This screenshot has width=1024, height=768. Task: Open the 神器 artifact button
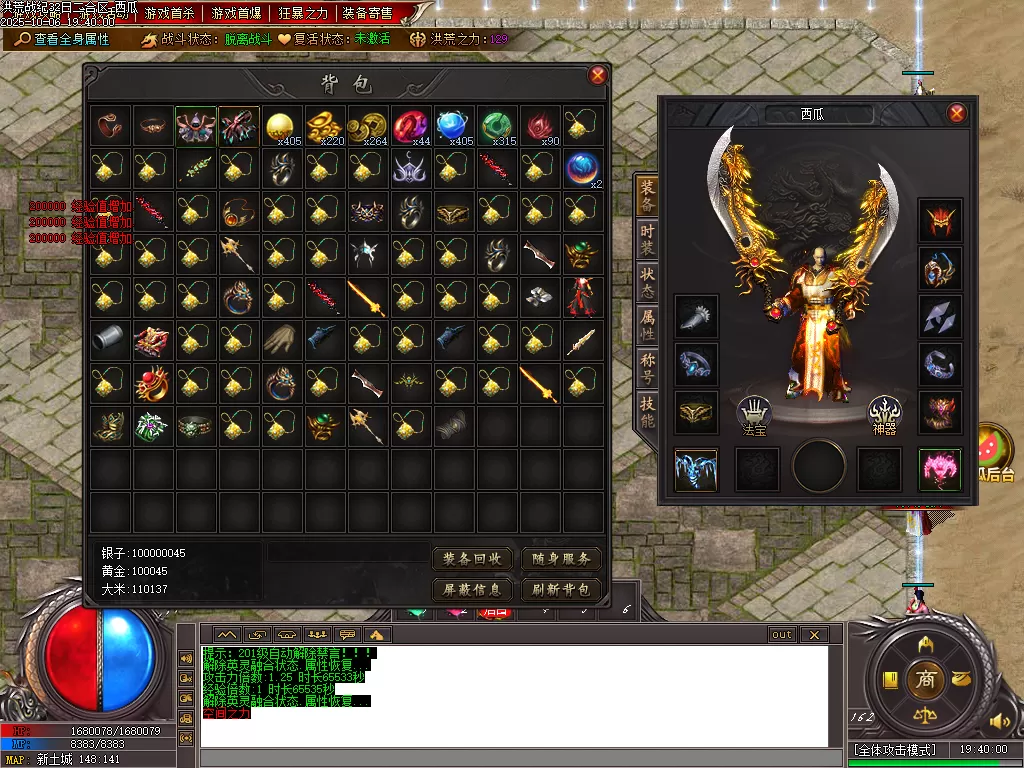pyautogui.click(x=884, y=413)
